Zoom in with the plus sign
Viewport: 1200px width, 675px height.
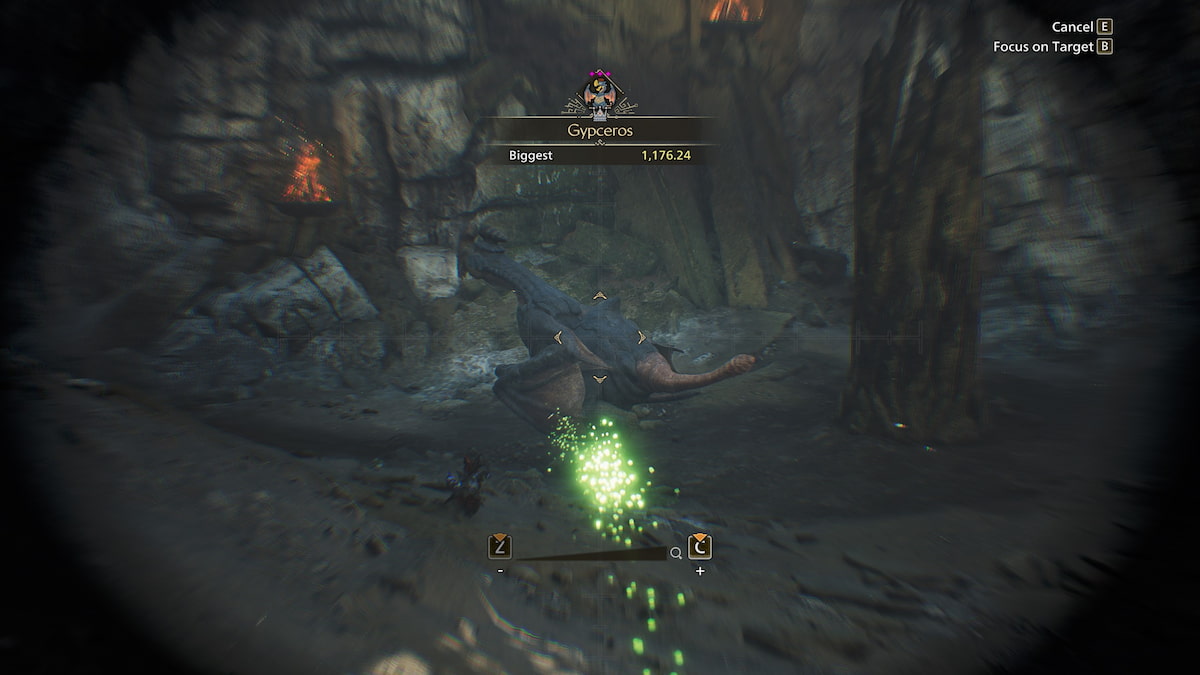(x=700, y=571)
